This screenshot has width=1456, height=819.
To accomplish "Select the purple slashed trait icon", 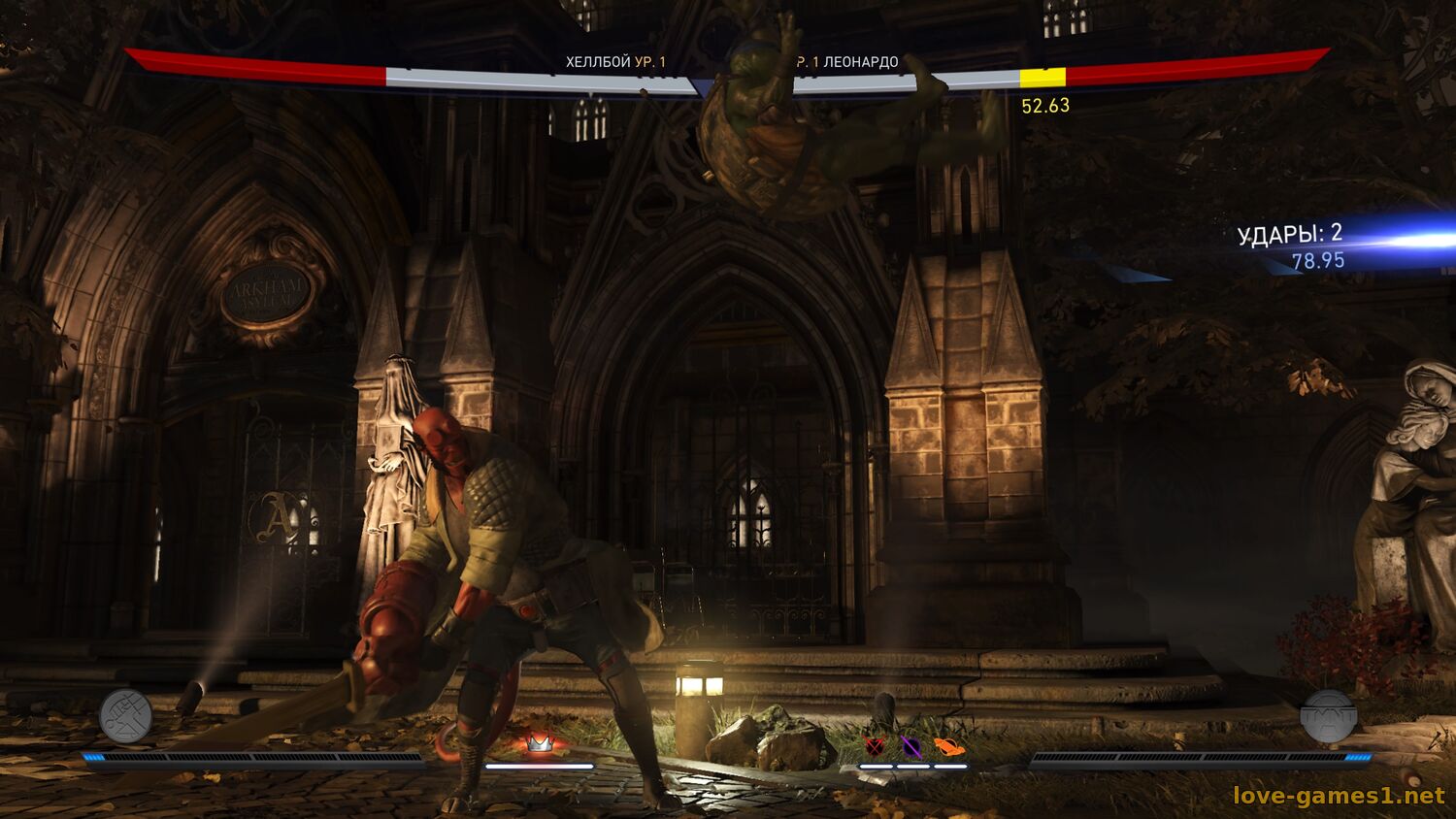I will pos(911,746).
